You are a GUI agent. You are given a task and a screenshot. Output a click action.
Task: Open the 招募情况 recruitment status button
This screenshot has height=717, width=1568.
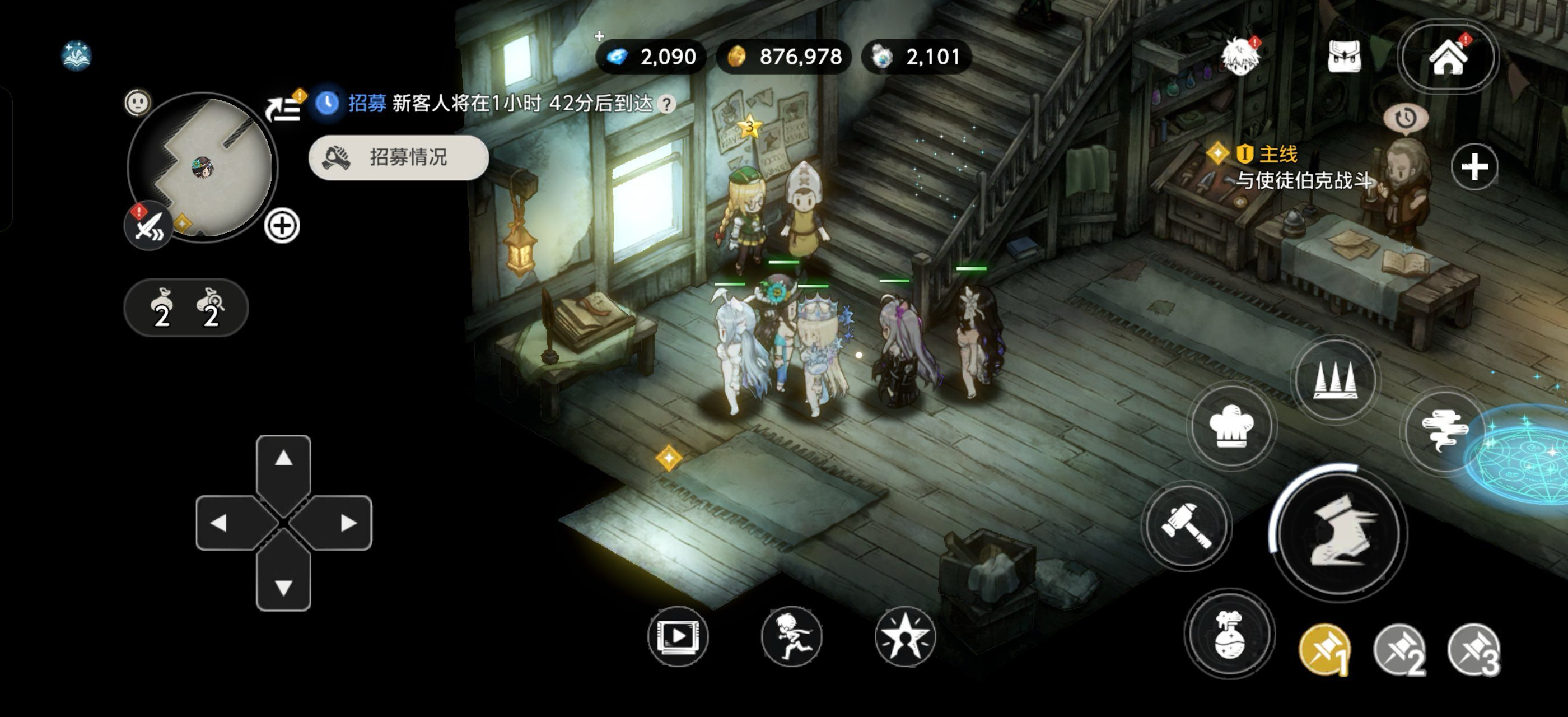399,157
